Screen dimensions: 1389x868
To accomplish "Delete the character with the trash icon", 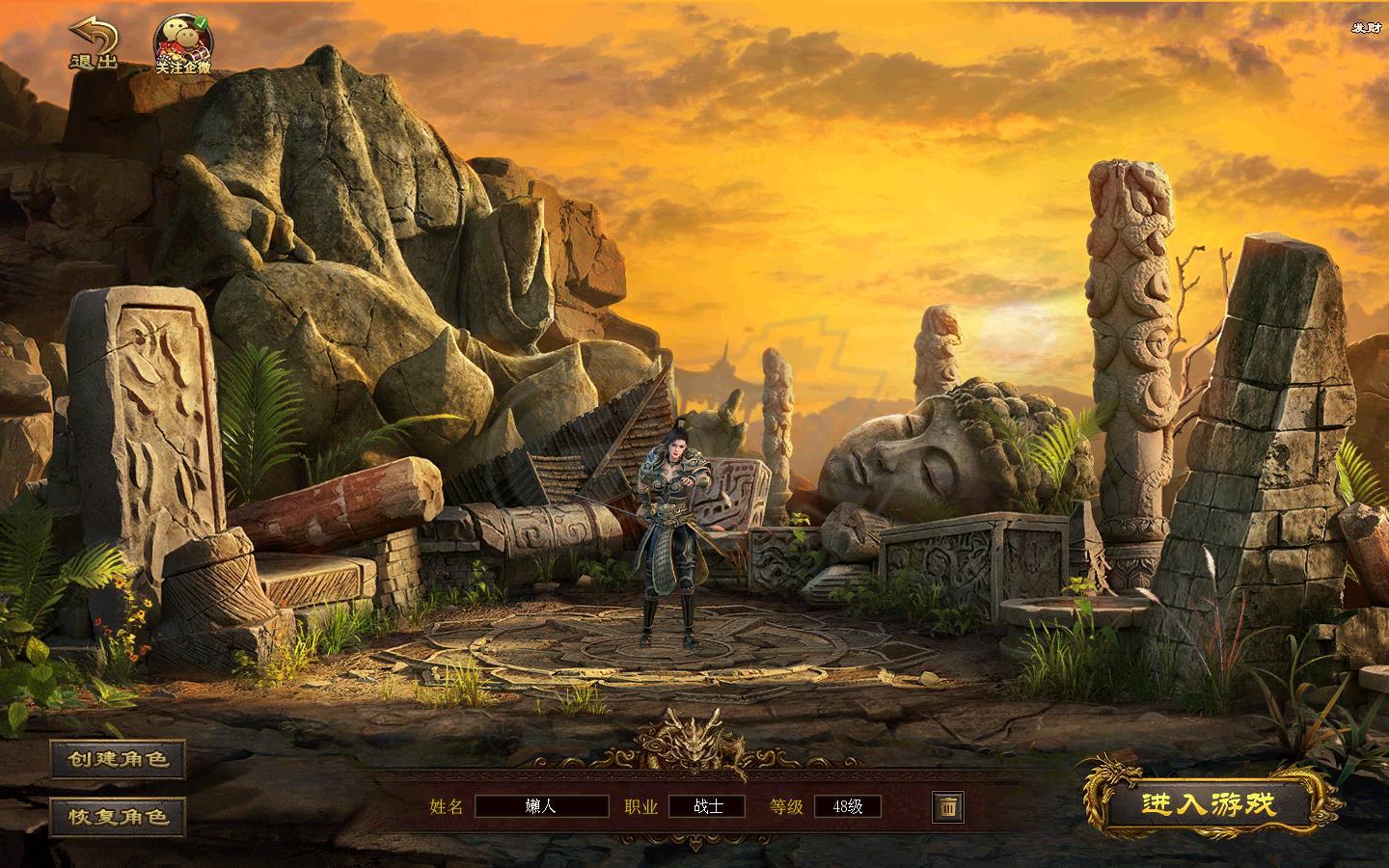I will click(948, 806).
